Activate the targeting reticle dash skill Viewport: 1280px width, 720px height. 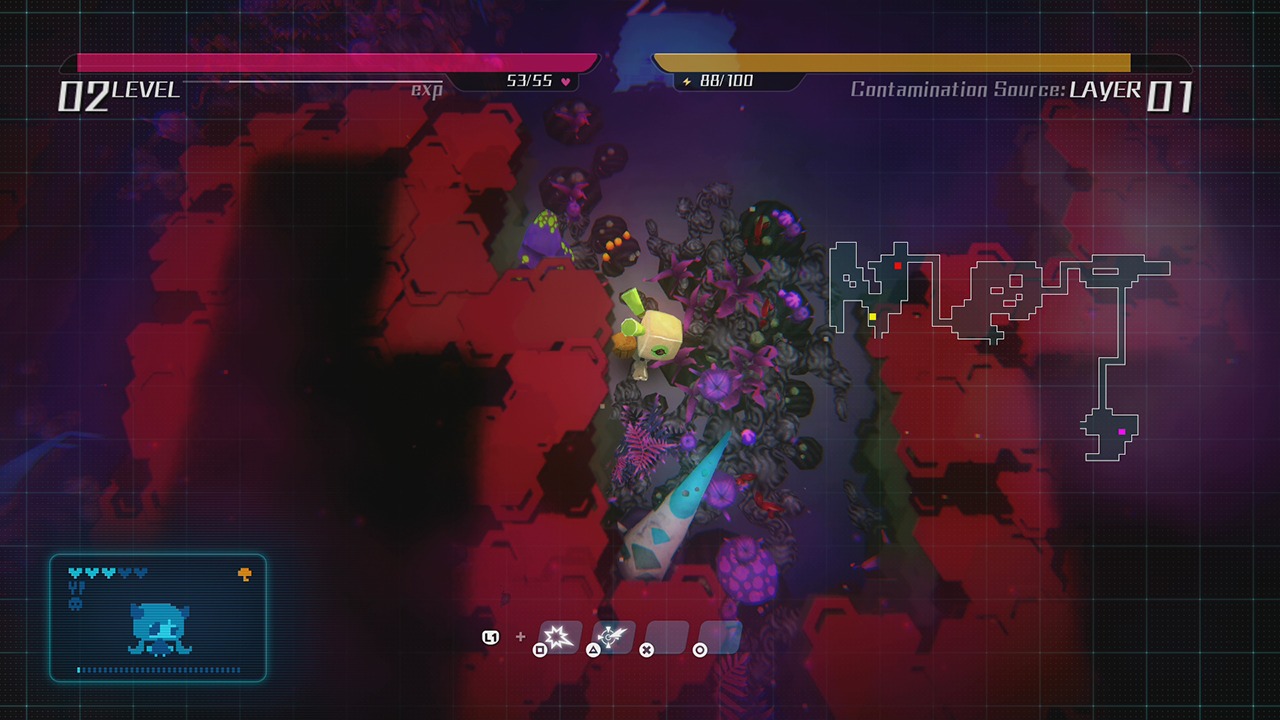tap(613, 636)
